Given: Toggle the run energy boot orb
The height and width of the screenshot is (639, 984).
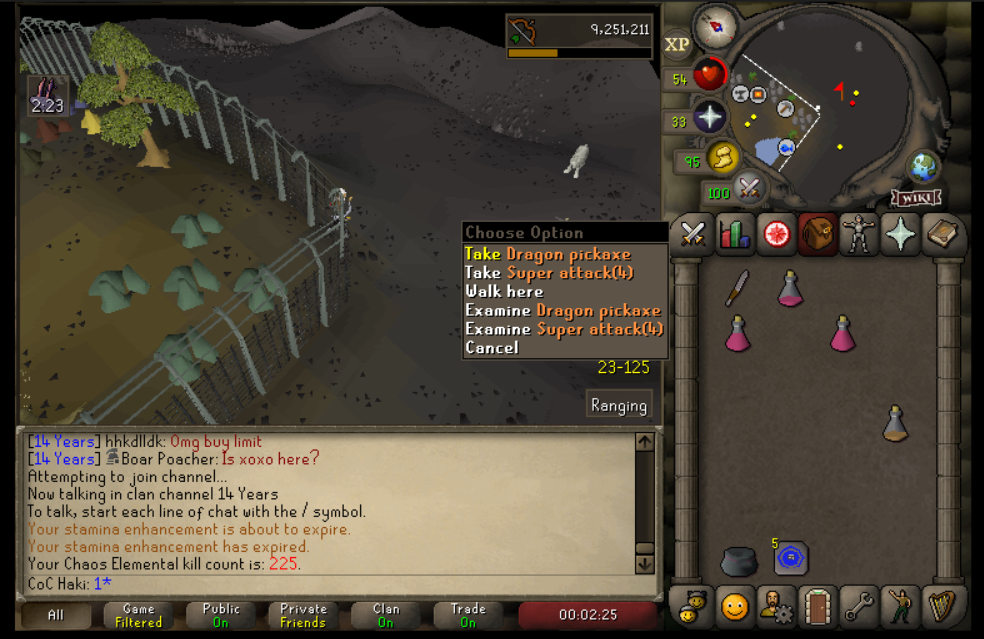Looking at the screenshot, I should 722,157.
